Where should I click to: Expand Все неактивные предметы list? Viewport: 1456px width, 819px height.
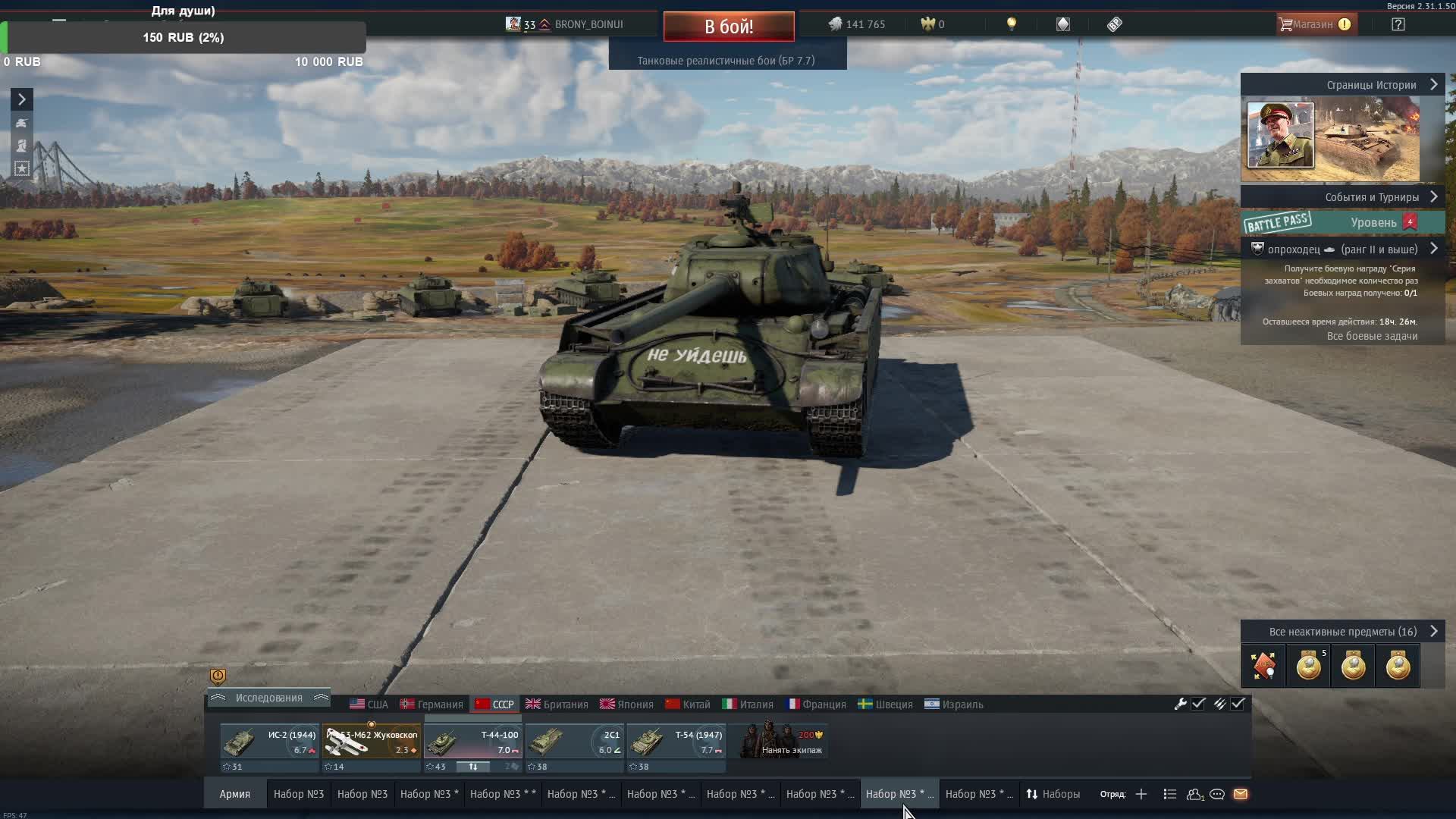pos(1343,632)
